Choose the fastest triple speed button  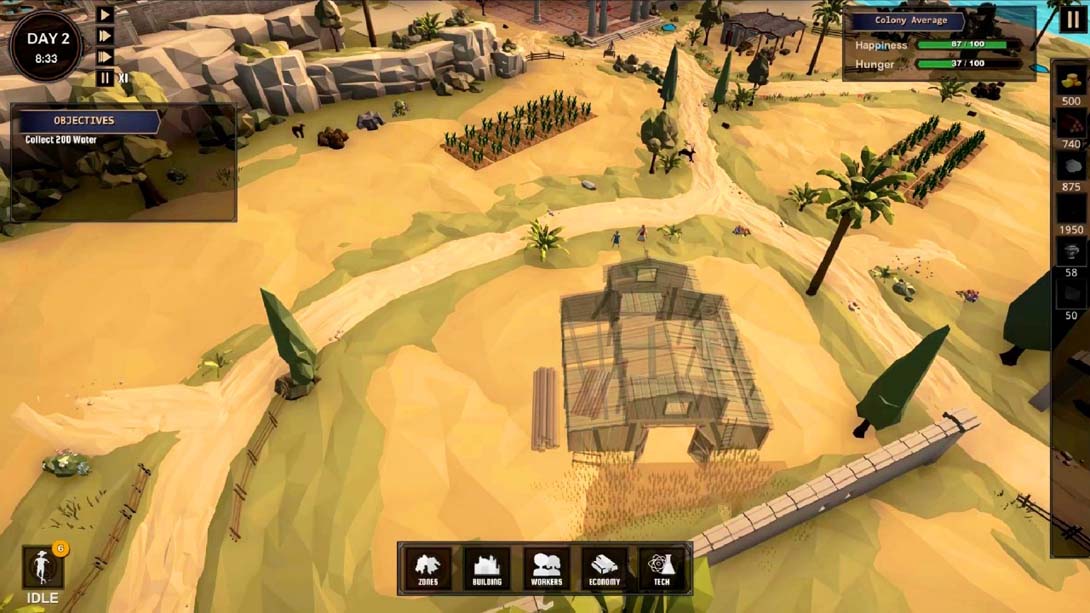point(105,57)
